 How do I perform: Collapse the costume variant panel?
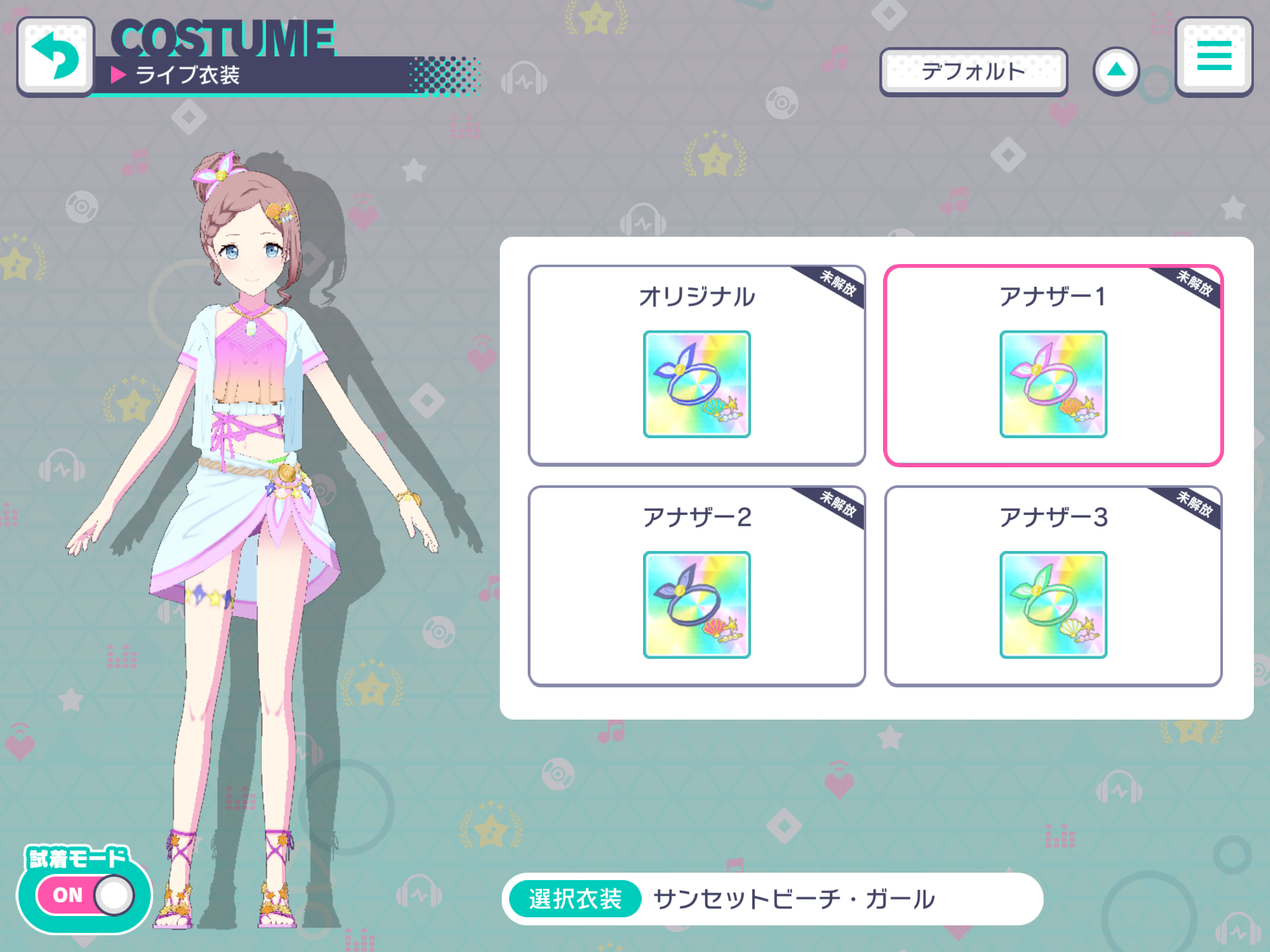1116,71
